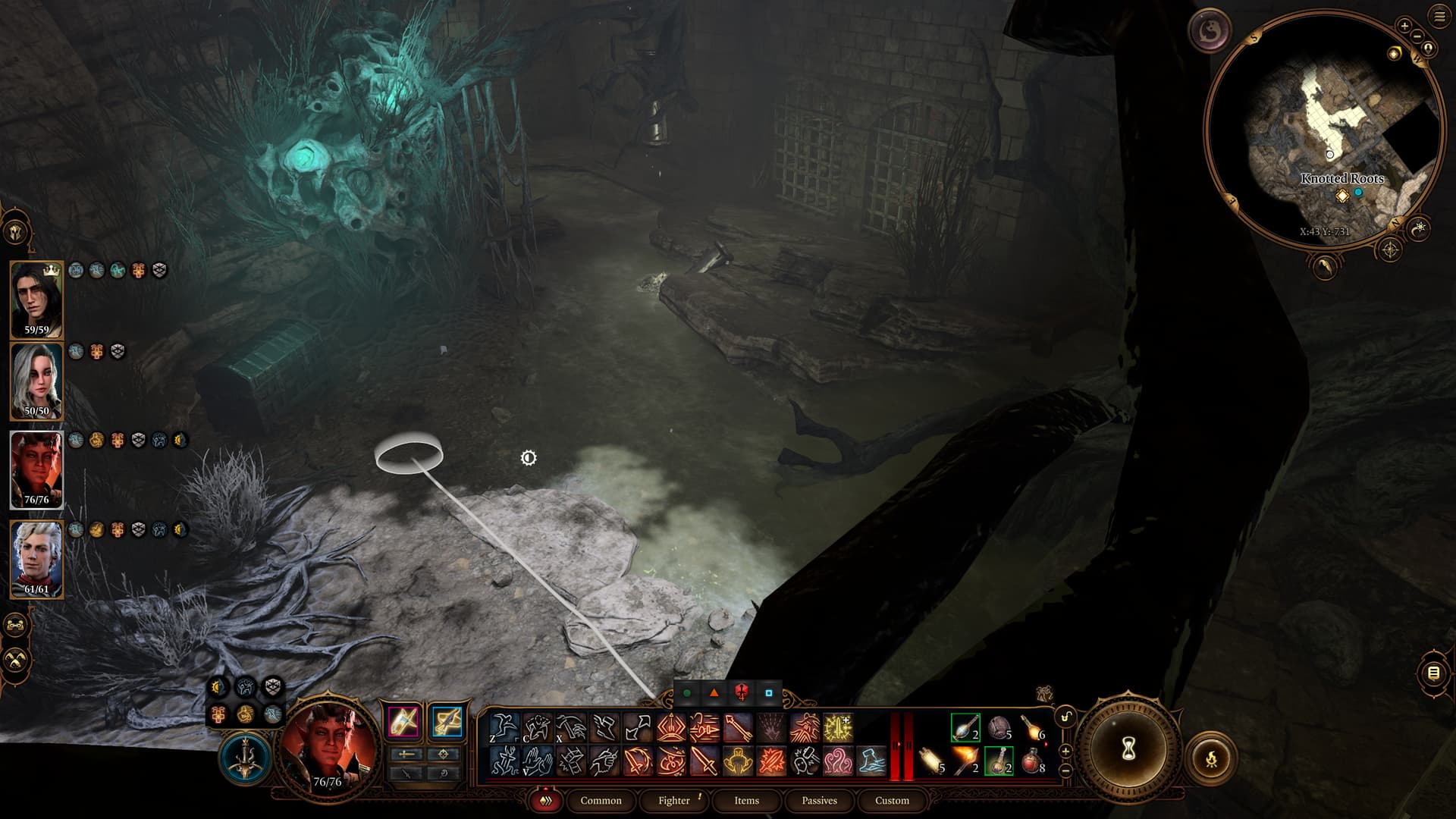This screenshot has width=1456, height=819.
Task: Select the dark-haired character portrait with crown
Action: pos(36,299)
